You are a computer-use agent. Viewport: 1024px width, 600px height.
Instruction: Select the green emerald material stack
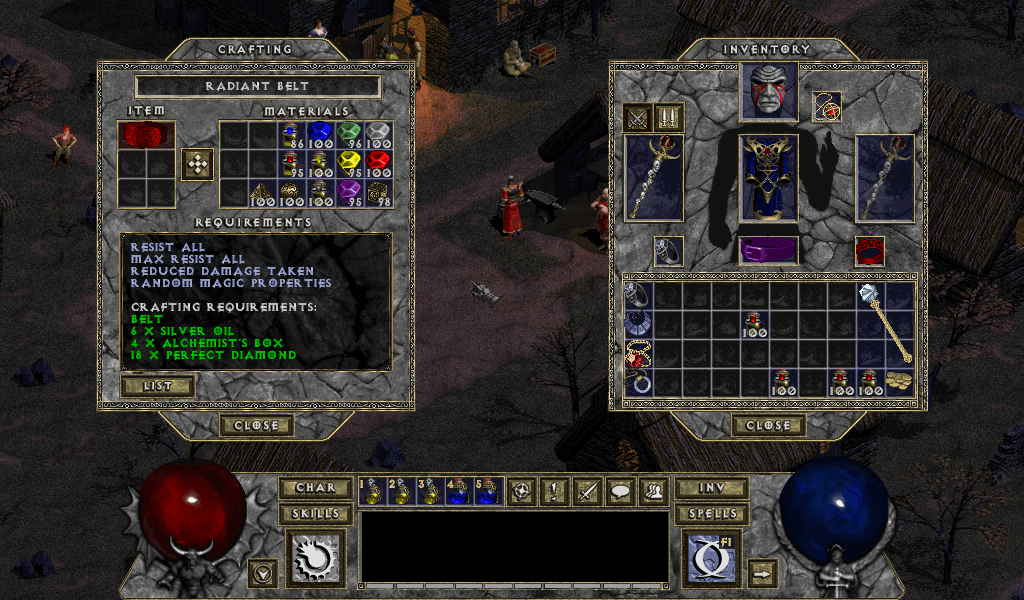pos(348,135)
